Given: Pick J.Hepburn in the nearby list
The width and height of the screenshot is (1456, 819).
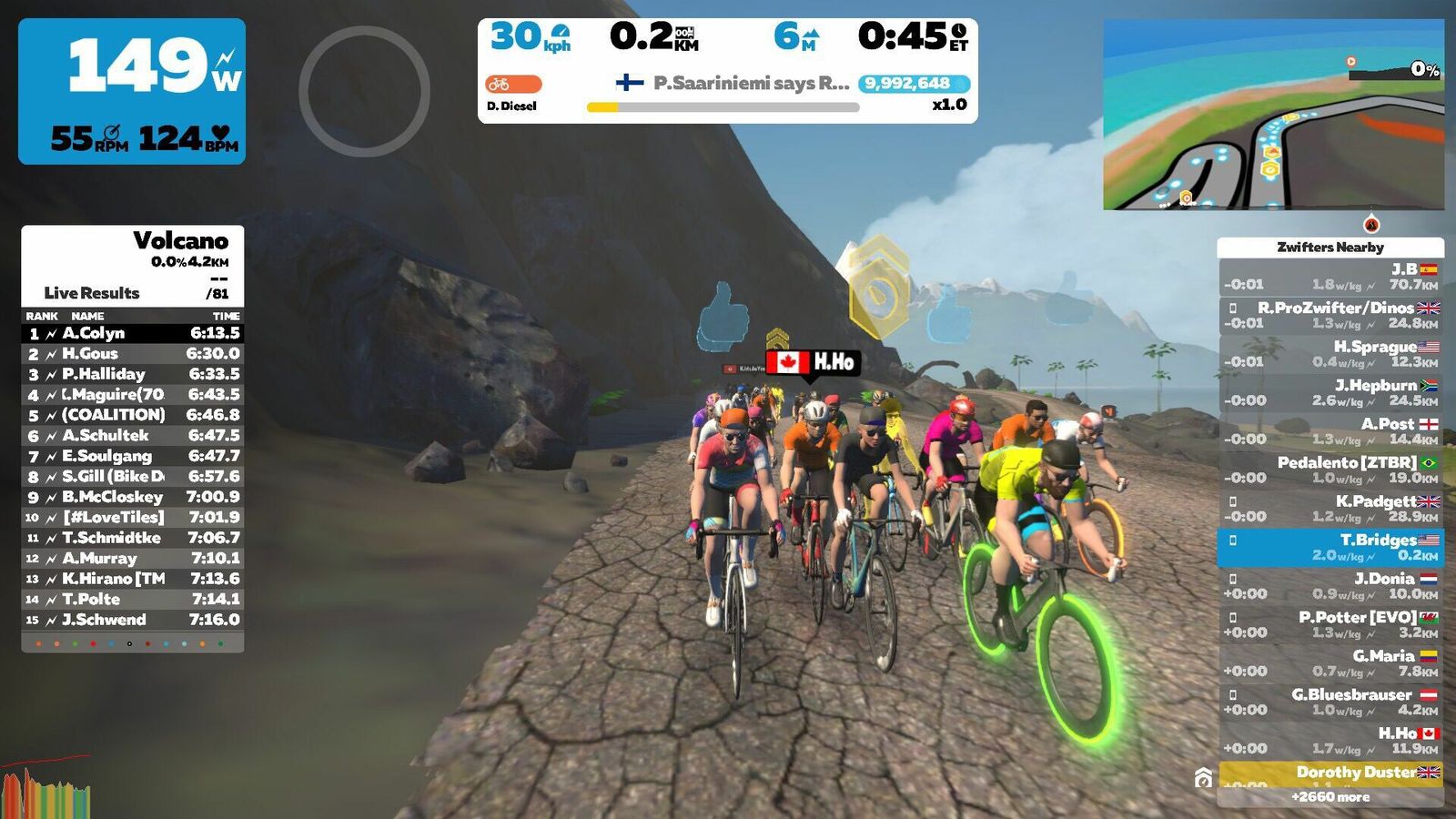Looking at the screenshot, I should pos(1330,392).
